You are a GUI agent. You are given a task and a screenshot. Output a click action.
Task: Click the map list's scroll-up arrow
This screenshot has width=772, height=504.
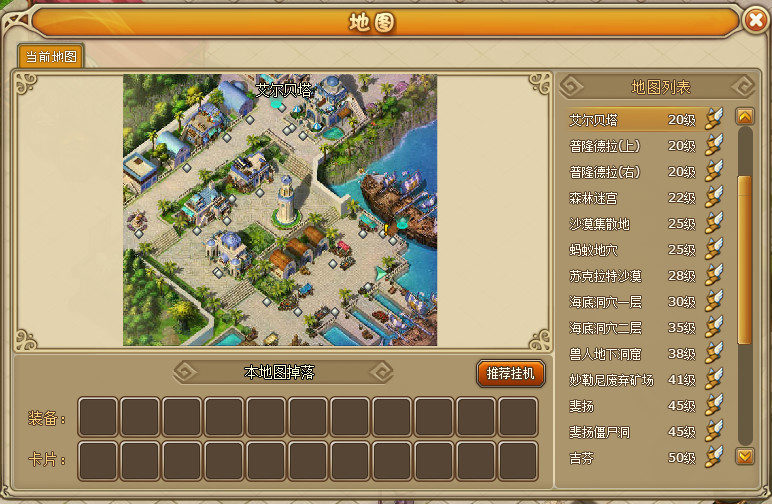(x=744, y=116)
